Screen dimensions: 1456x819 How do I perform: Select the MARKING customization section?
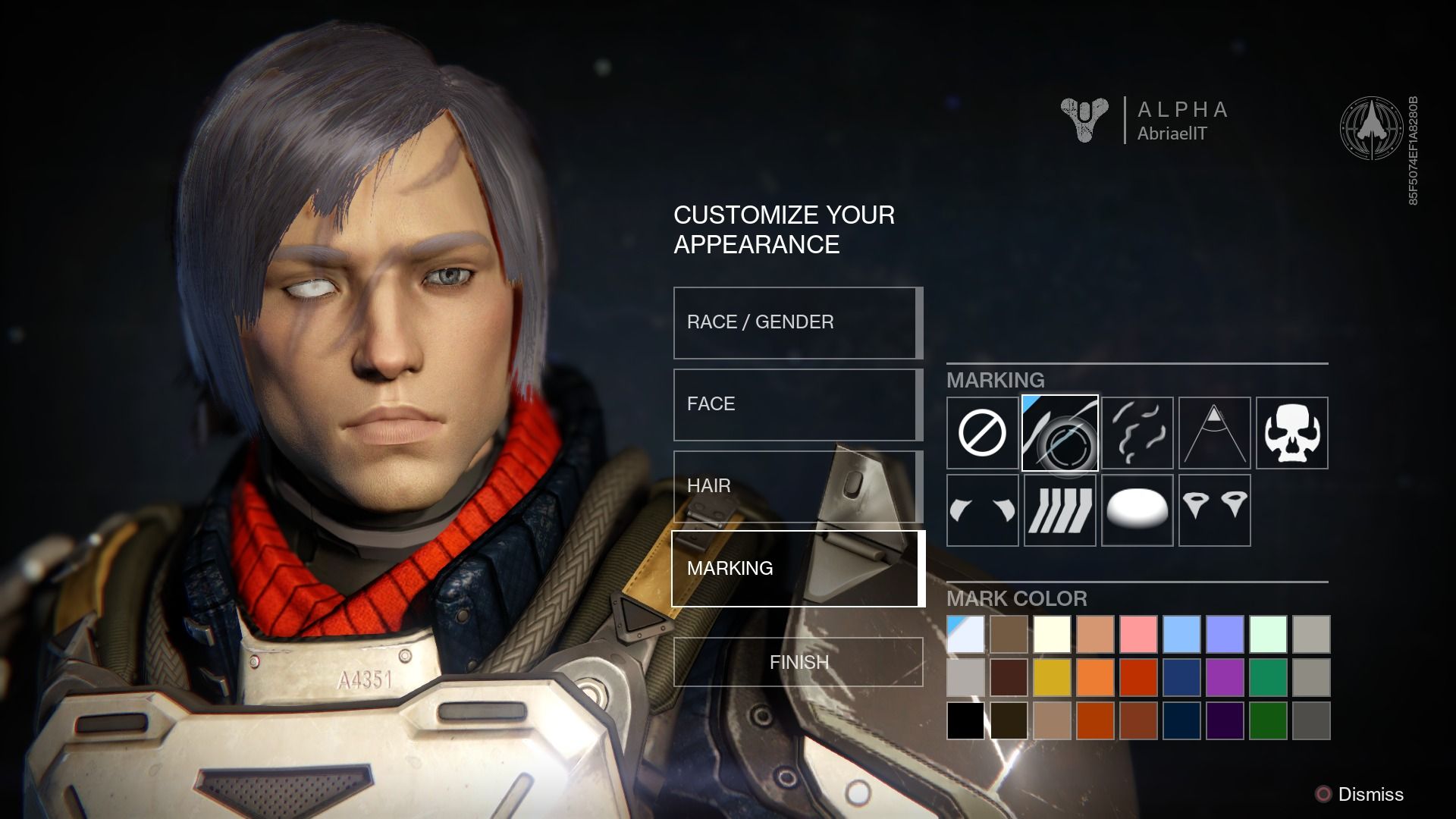point(796,567)
